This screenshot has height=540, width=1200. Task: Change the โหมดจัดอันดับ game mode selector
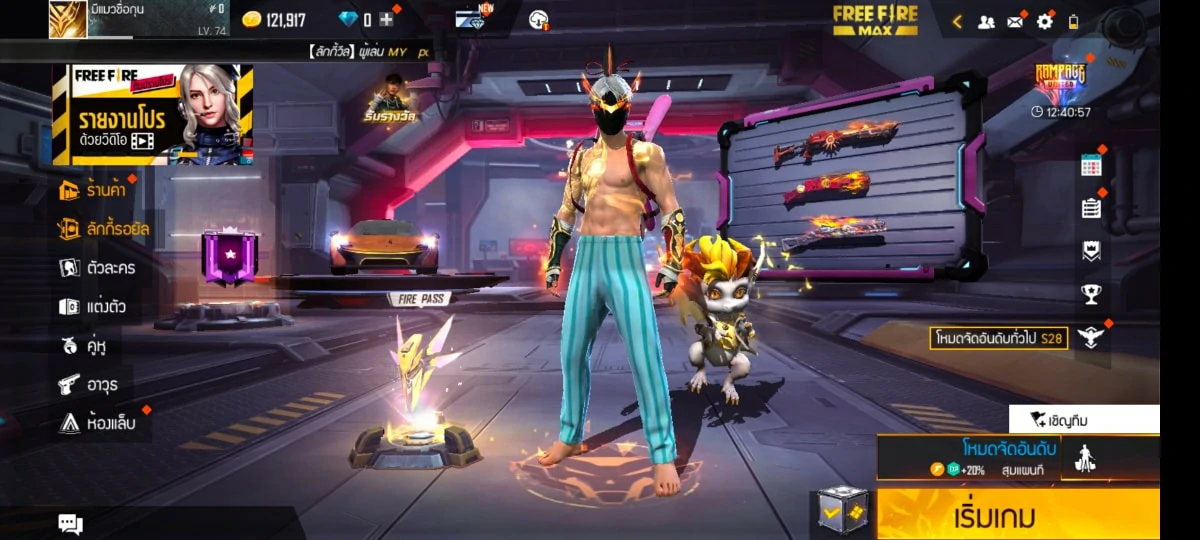click(970, 457)
